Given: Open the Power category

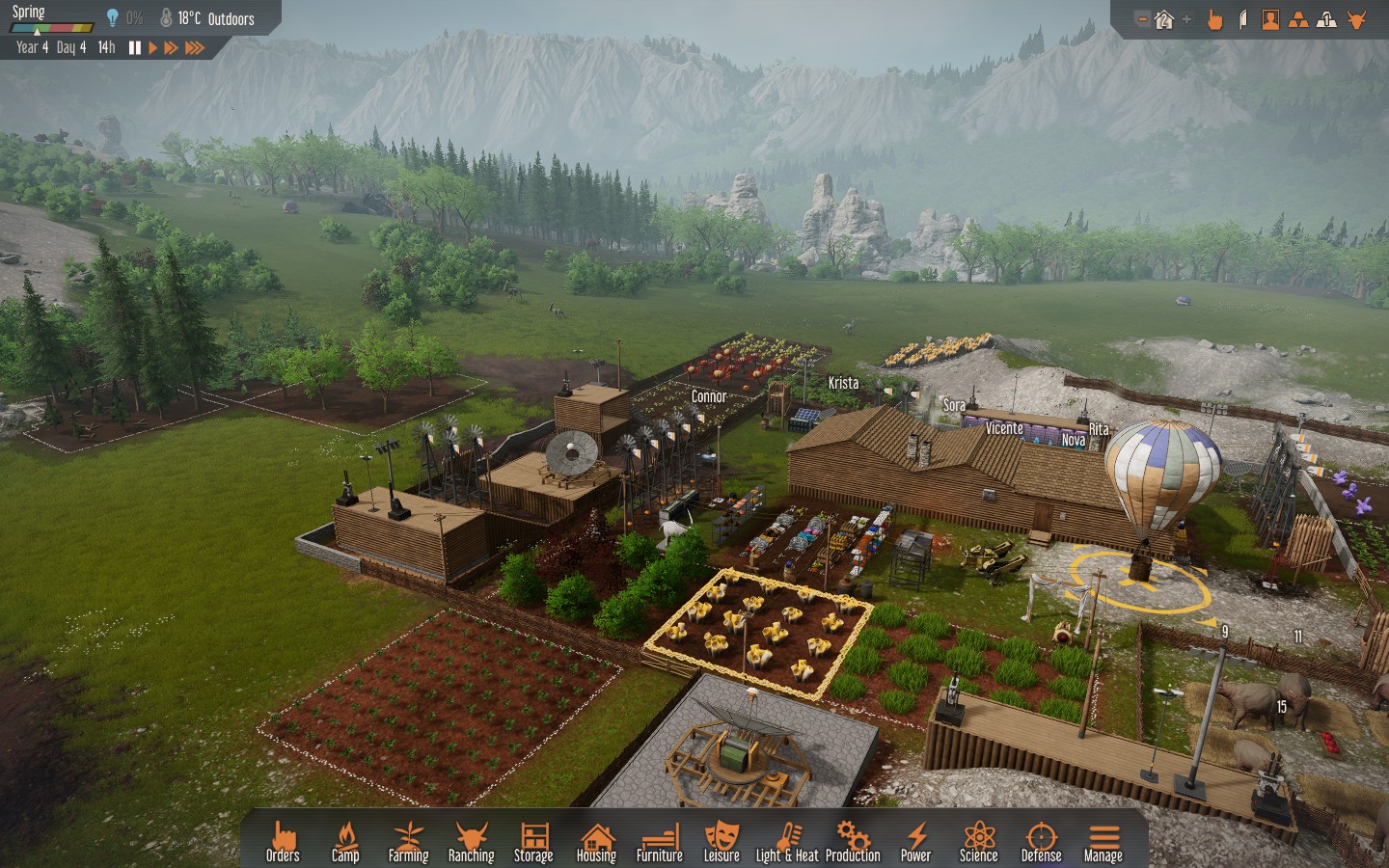Looking at the screenshot, I should click(915, 841).
